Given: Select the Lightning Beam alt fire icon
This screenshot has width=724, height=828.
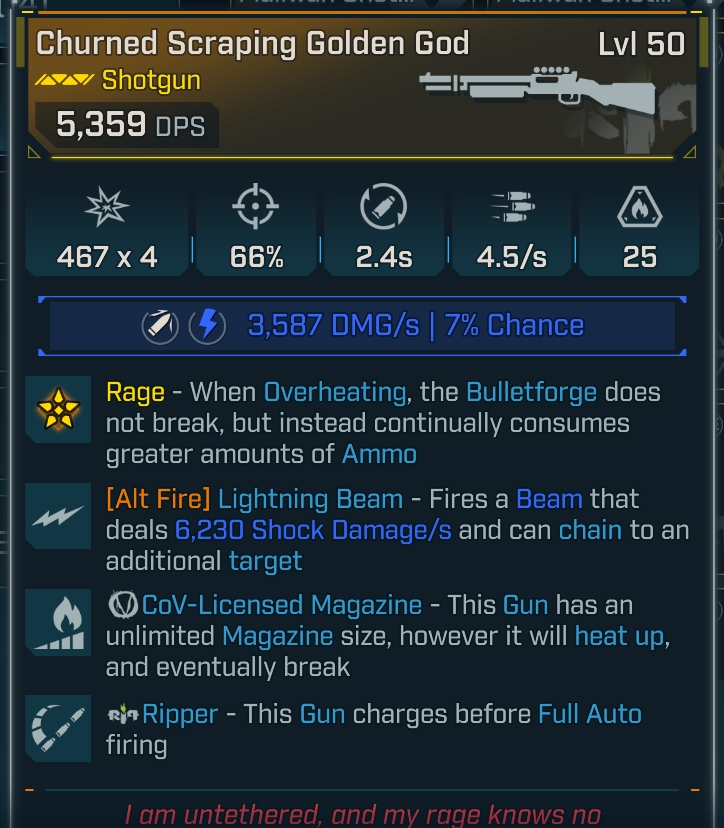Looking at the screenshot, I should [x=58, y=516].
